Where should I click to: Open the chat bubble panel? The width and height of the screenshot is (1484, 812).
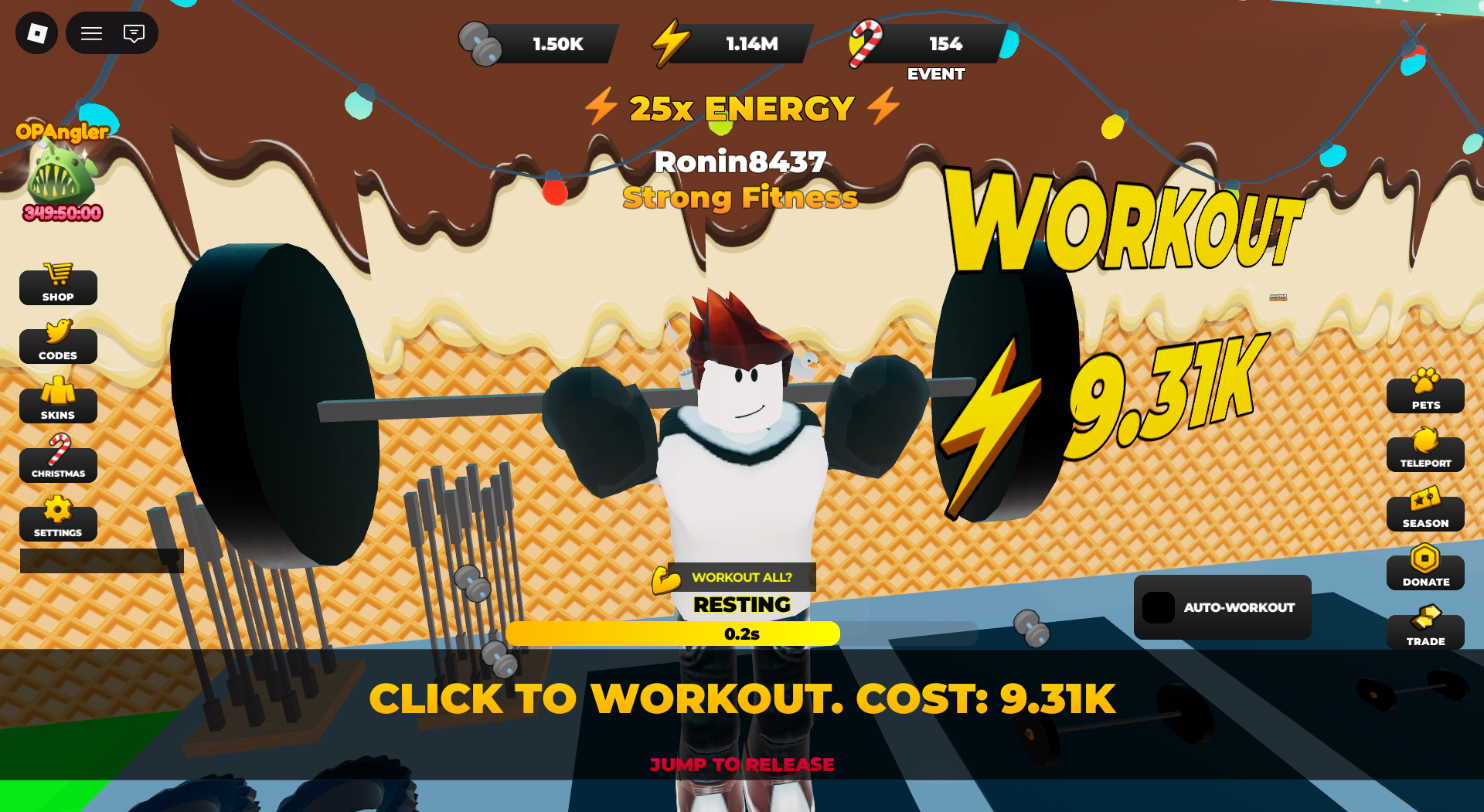pos(134,33)
